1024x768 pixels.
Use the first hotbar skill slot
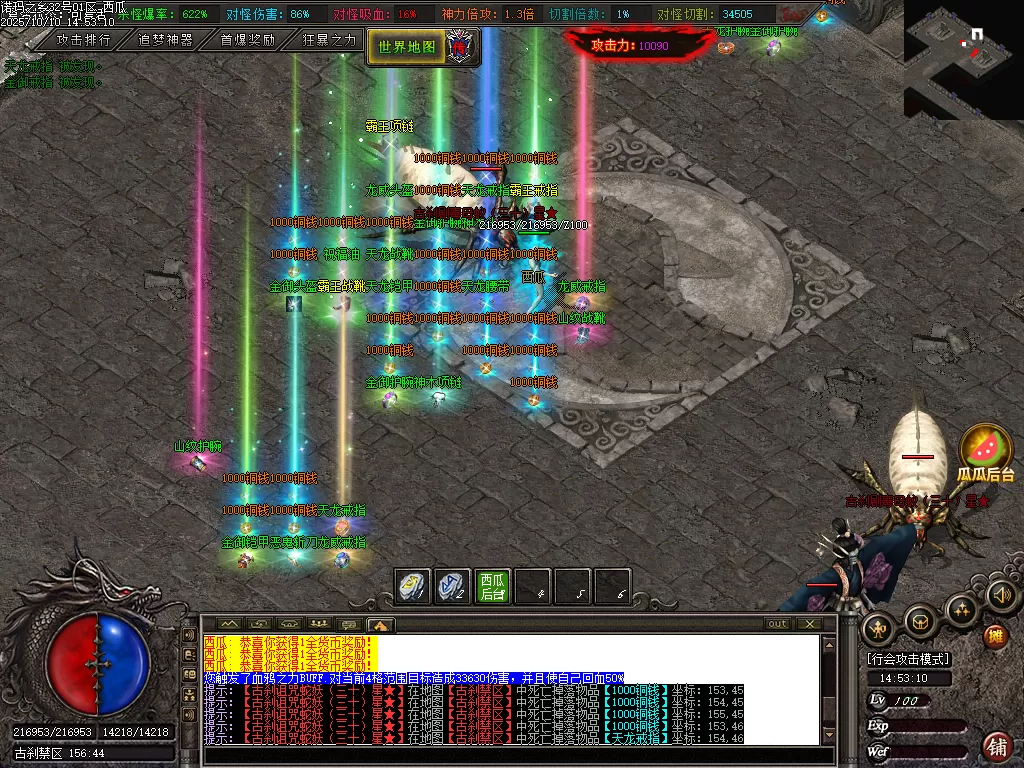point(414,587)
